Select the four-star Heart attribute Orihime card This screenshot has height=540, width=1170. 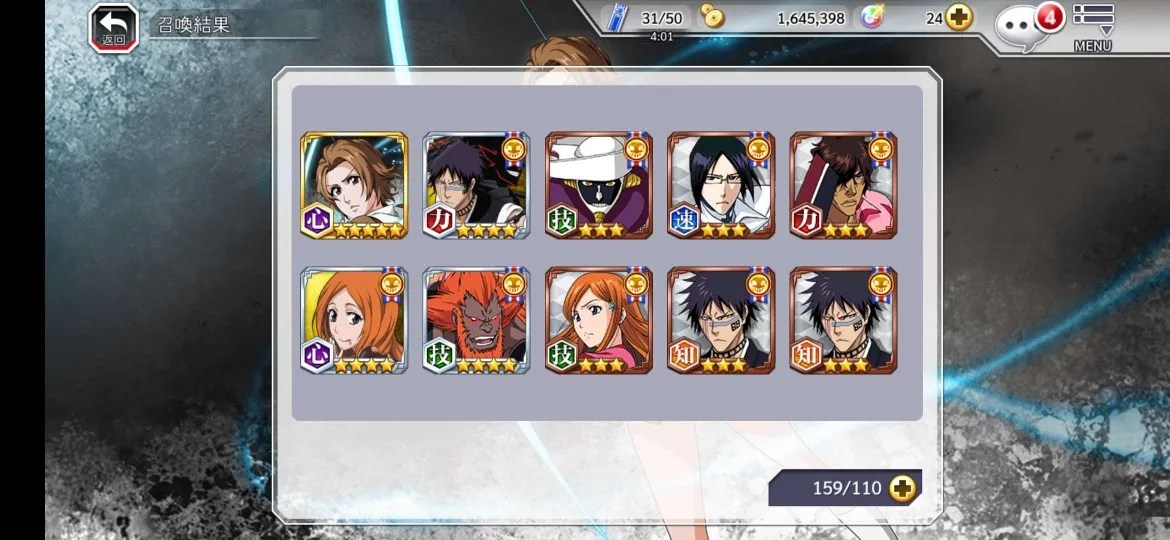[x=354, y=320]
